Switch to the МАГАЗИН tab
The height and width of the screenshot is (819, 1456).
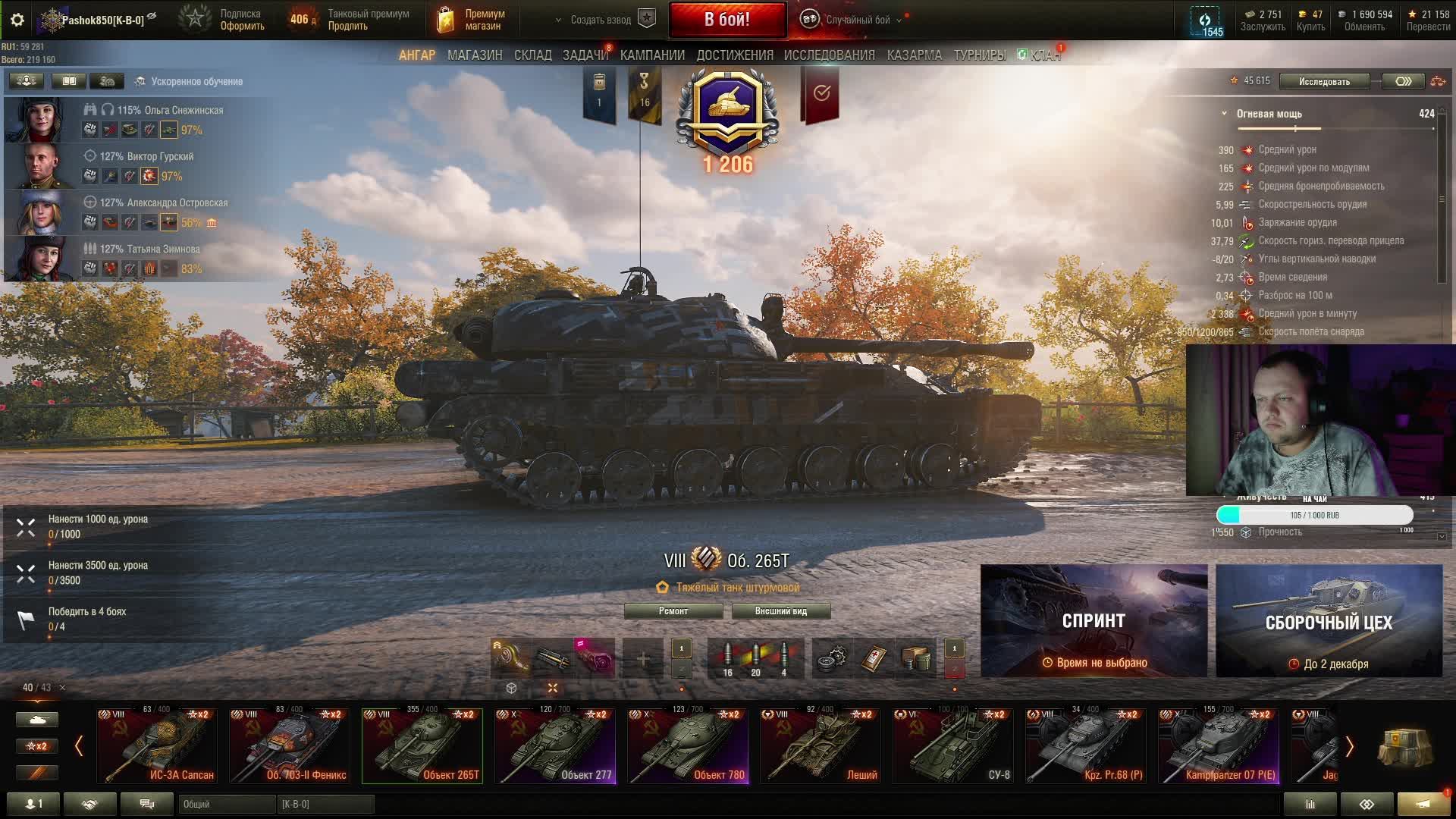(x=475, y=55)
